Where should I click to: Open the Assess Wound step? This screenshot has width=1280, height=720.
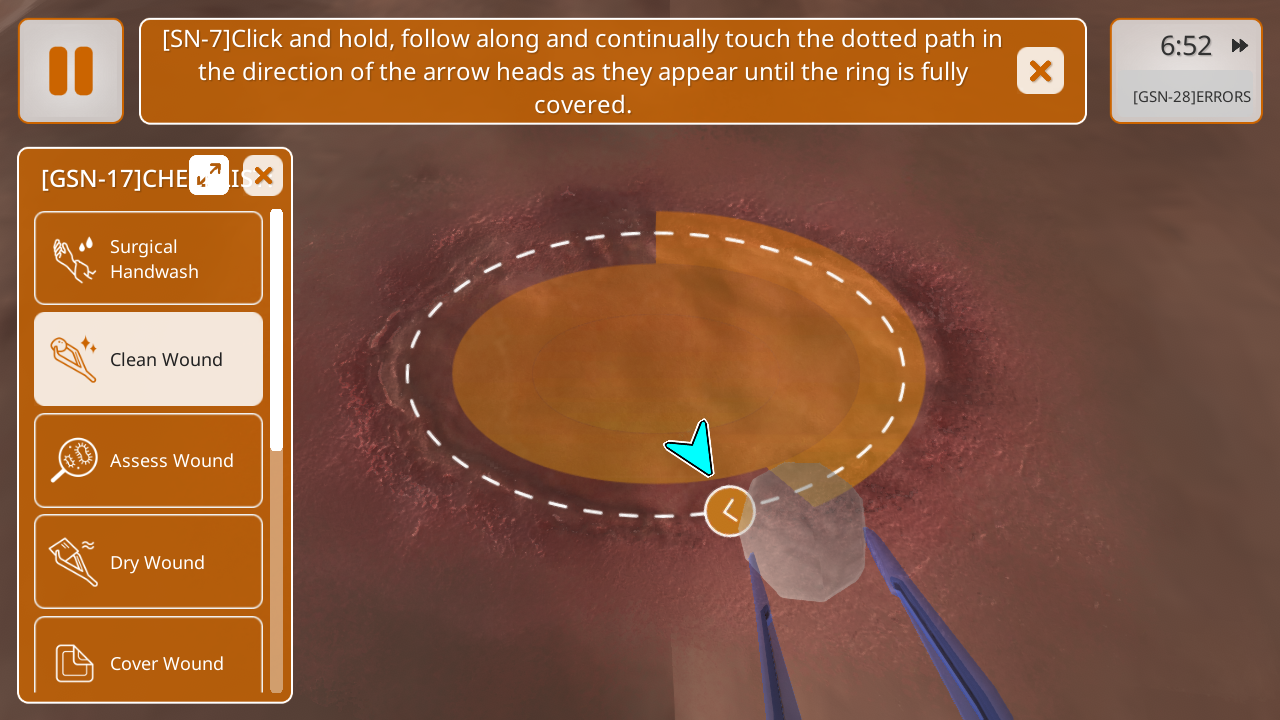tap(149, 460)
